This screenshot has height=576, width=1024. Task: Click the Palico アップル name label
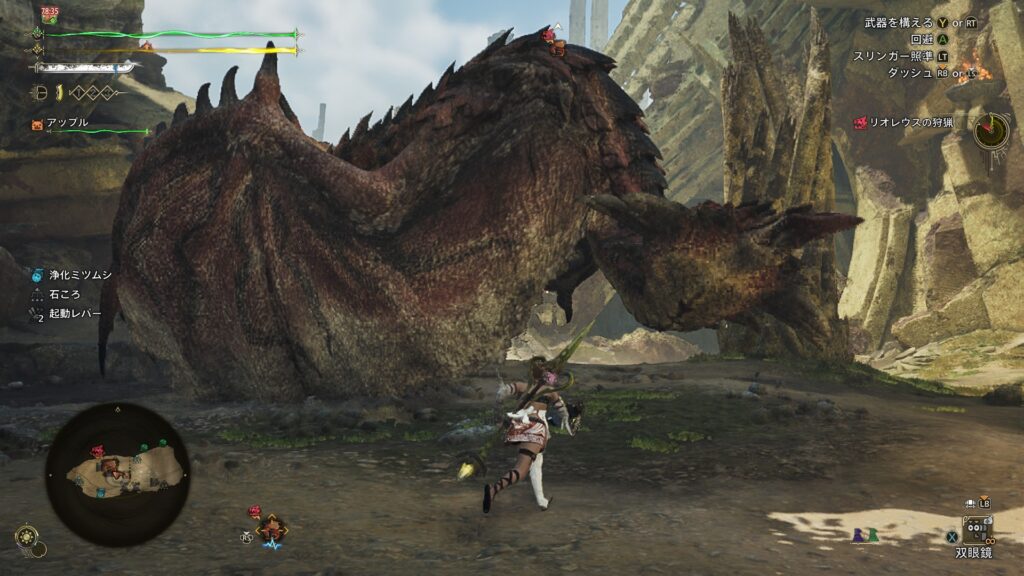click(67, 123)
